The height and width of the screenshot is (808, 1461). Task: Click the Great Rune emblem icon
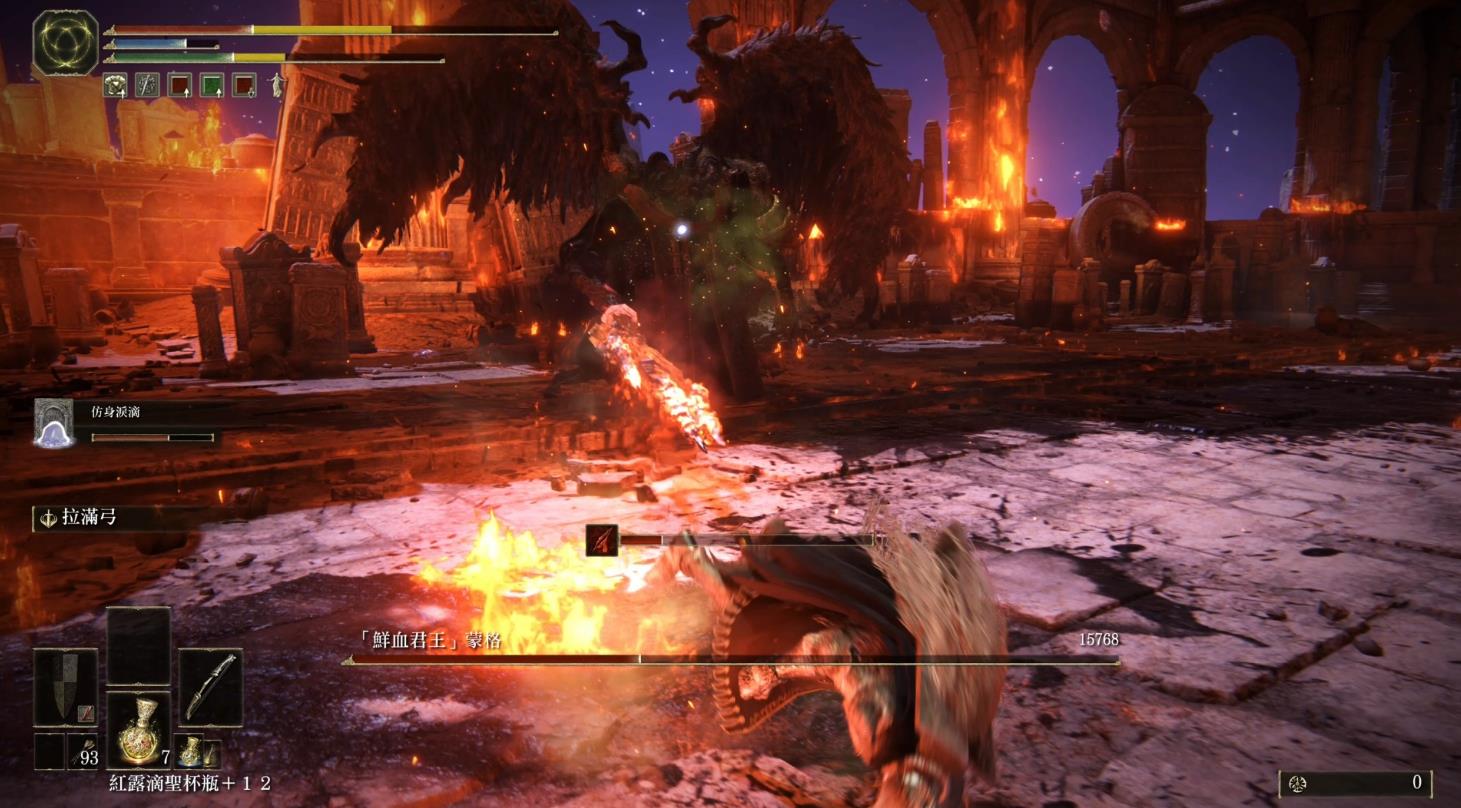click(66, 43)
